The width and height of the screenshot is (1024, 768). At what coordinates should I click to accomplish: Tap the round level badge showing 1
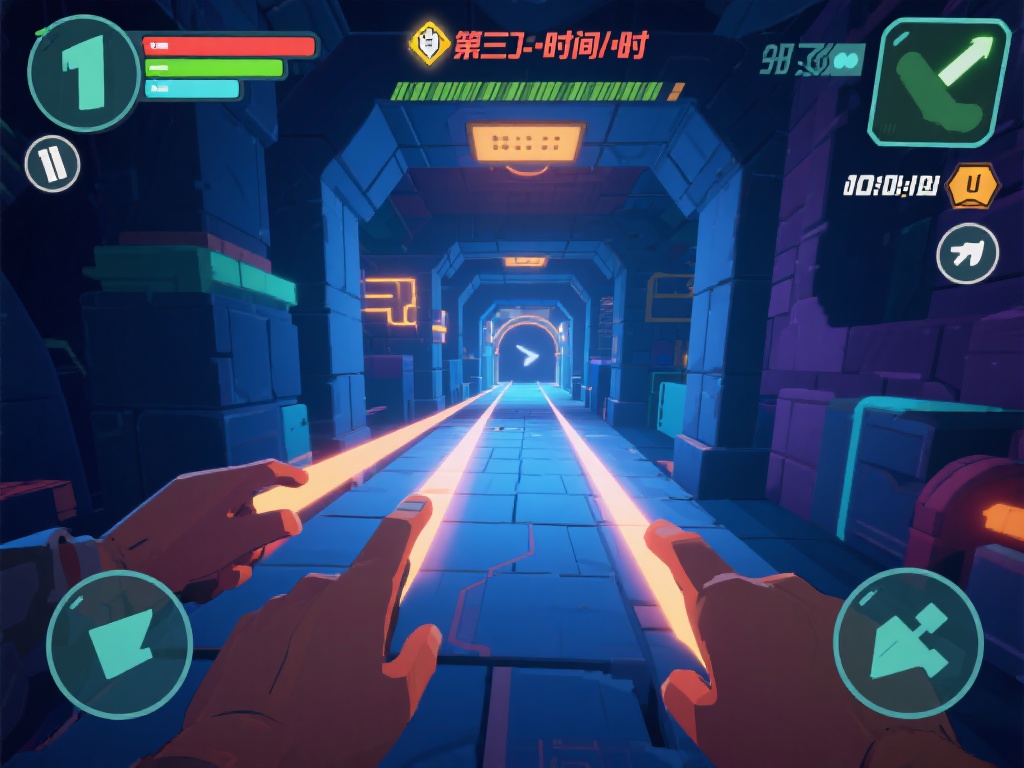click(83, 74)
